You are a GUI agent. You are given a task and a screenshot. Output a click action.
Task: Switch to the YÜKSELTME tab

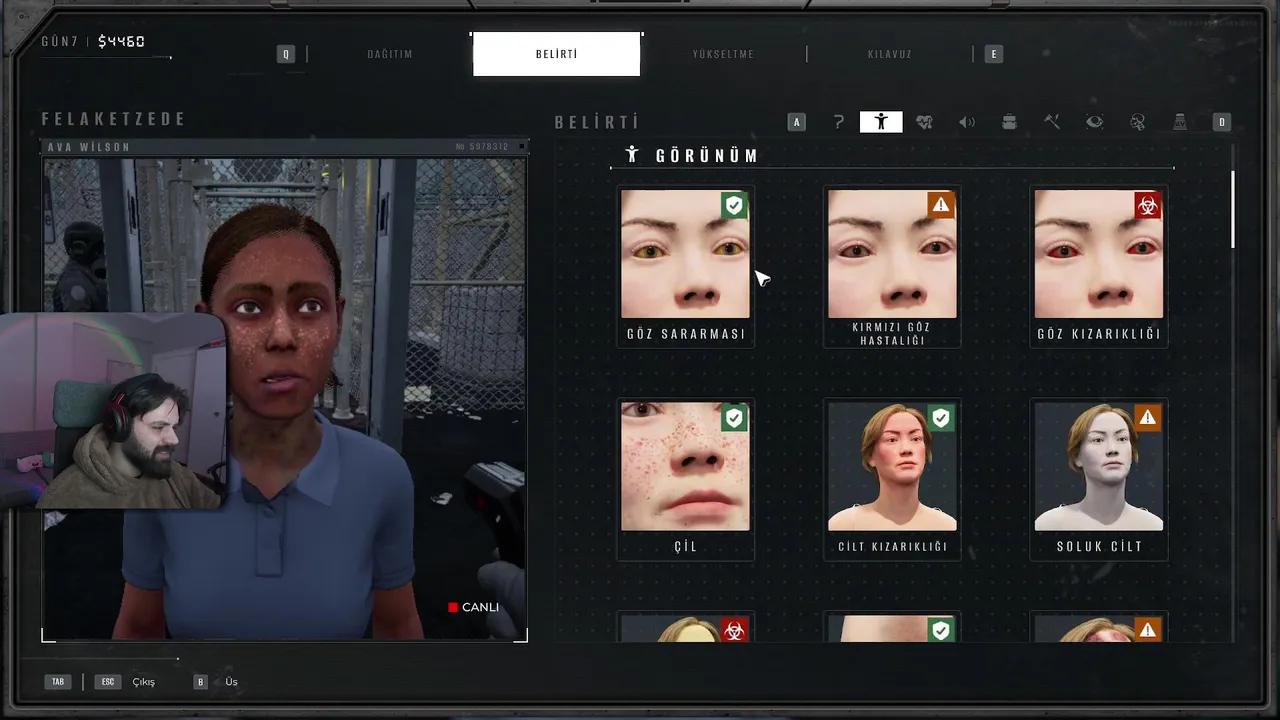click(723, 54)
